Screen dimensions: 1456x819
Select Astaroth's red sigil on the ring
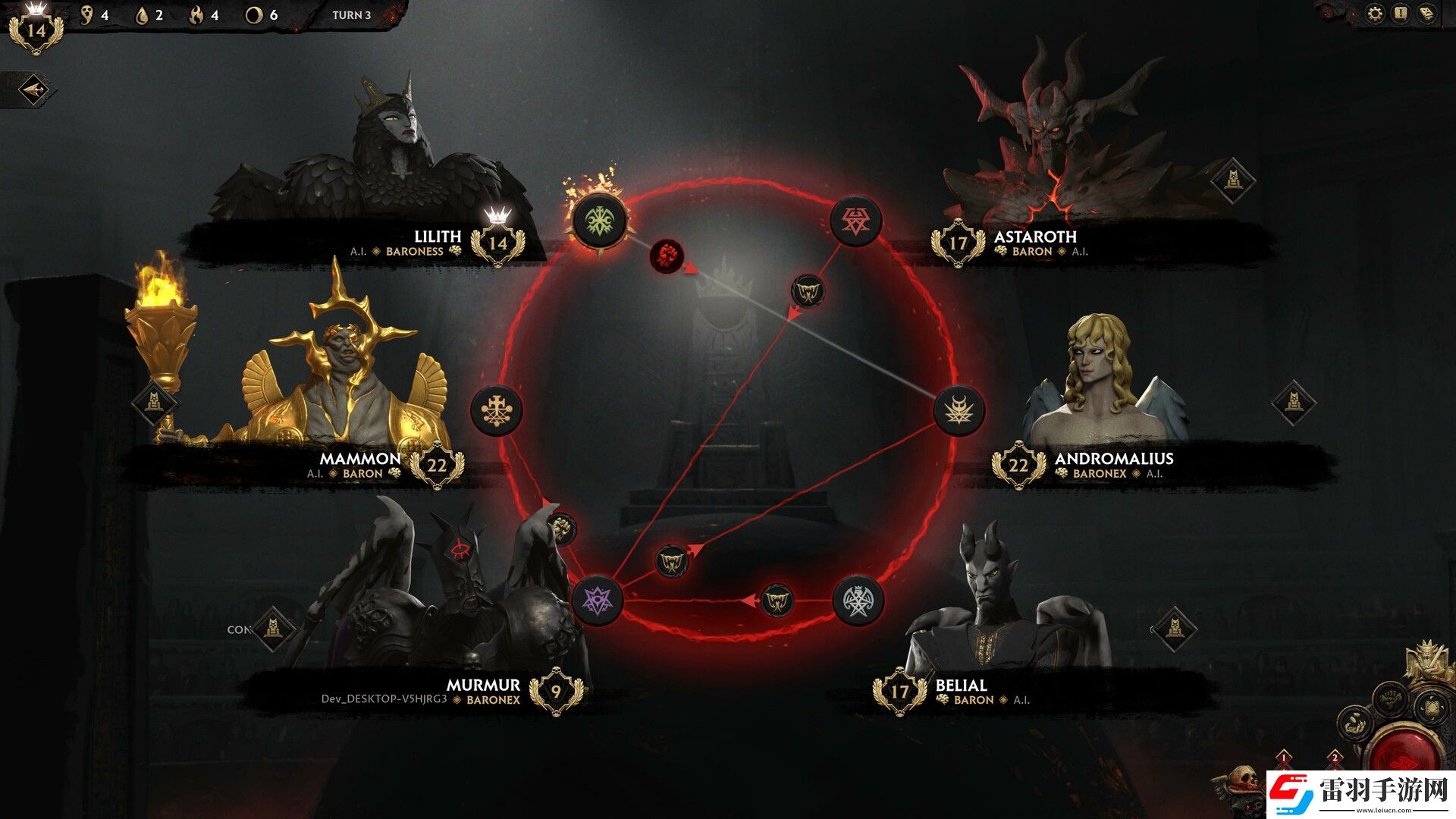[x=856, y=221]
